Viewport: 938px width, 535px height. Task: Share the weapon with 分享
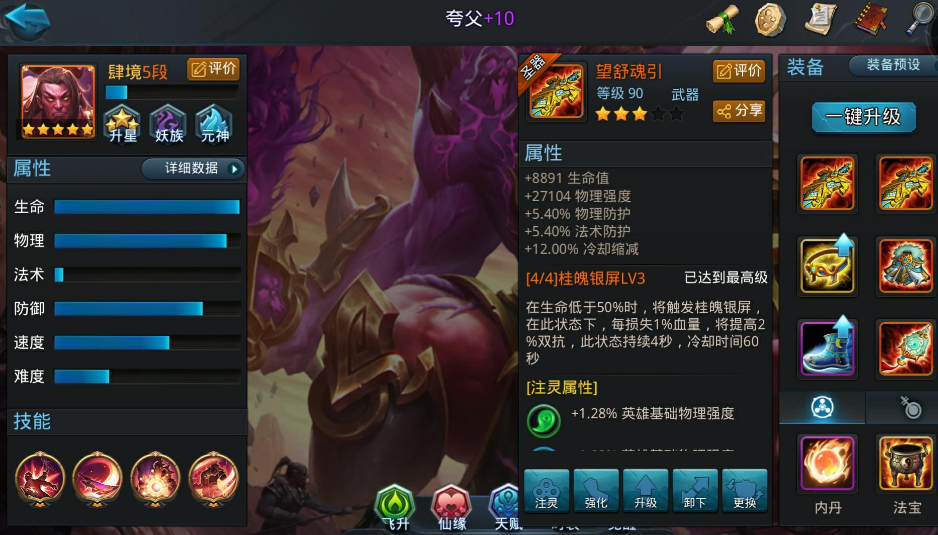point(739,110)
